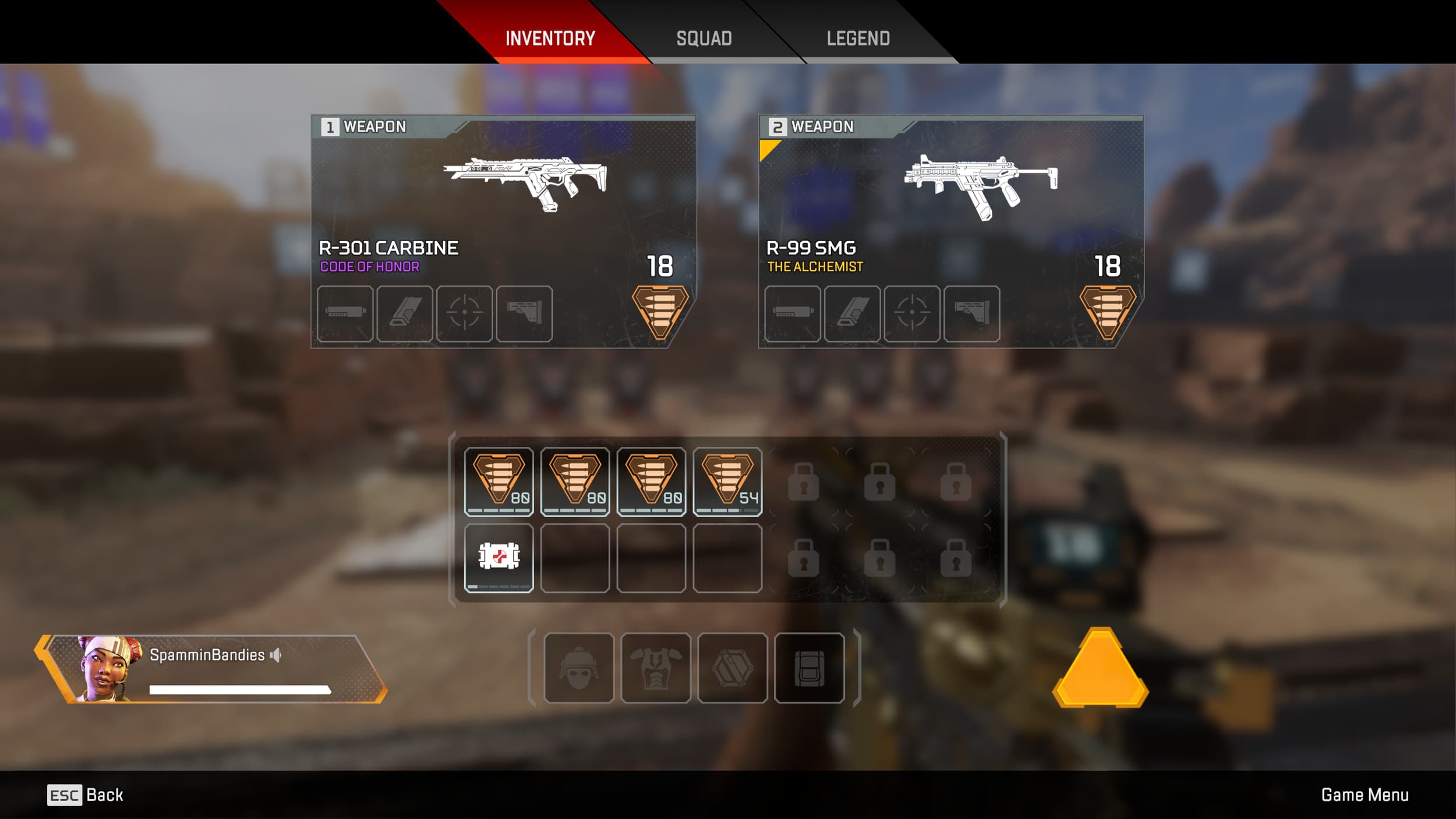
Task: Switch to the Squad tab
Action: click(704, 38)
